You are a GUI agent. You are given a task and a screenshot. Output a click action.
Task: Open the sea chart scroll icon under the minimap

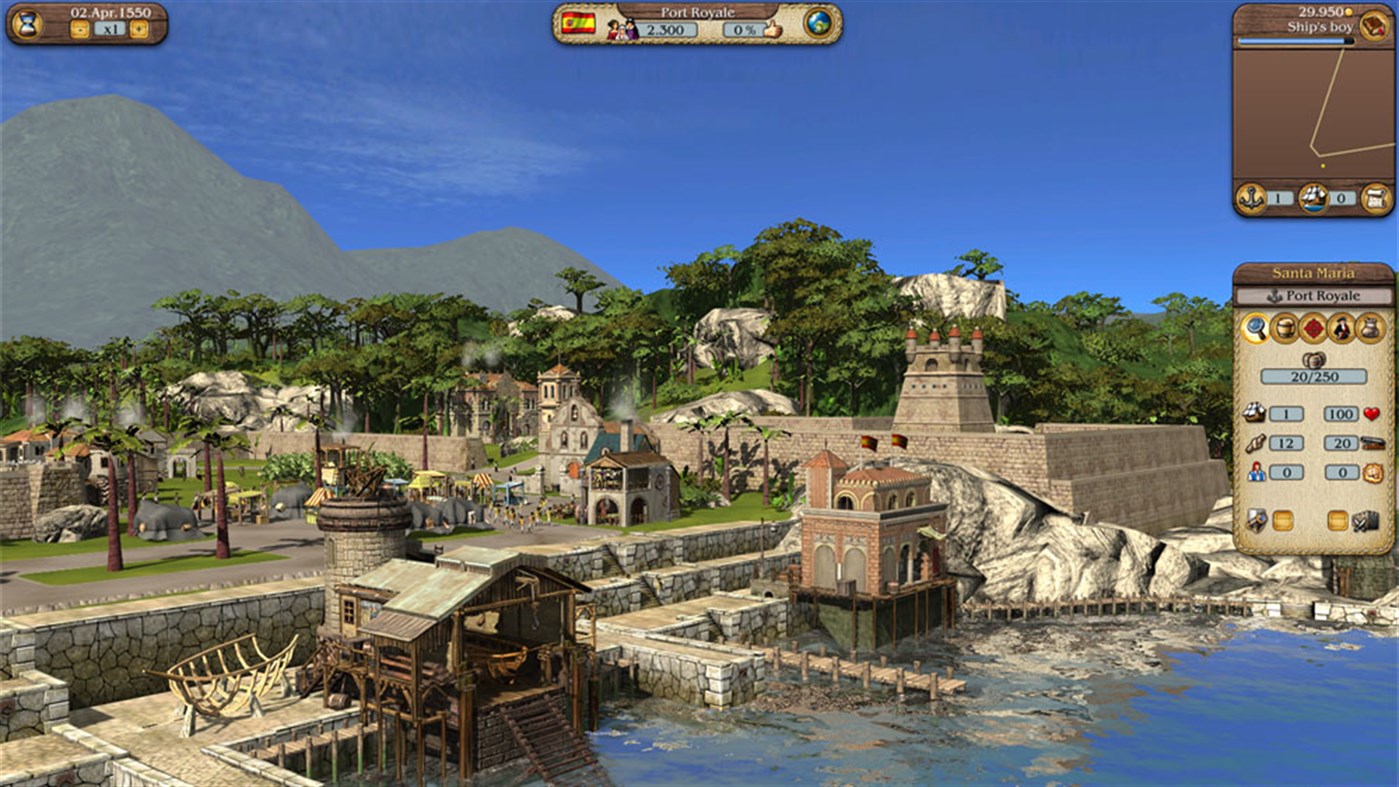[1374, 198]
